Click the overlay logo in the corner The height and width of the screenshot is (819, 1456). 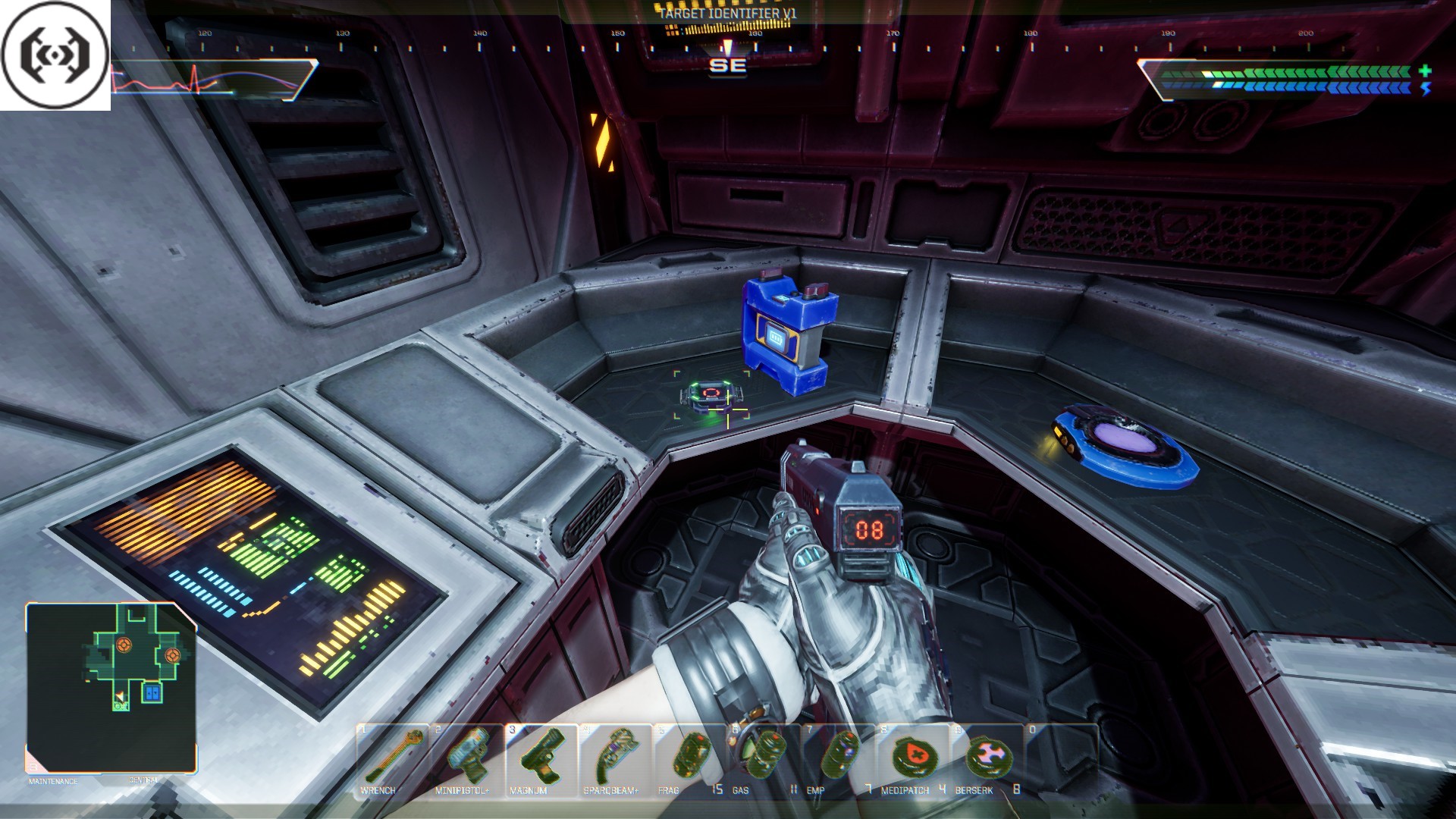tap(55, 55)
